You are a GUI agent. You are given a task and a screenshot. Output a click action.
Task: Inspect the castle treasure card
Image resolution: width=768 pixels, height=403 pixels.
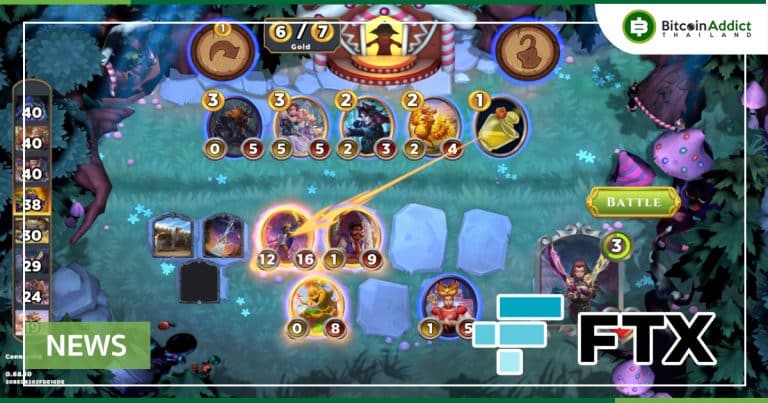tap(172, 237)
